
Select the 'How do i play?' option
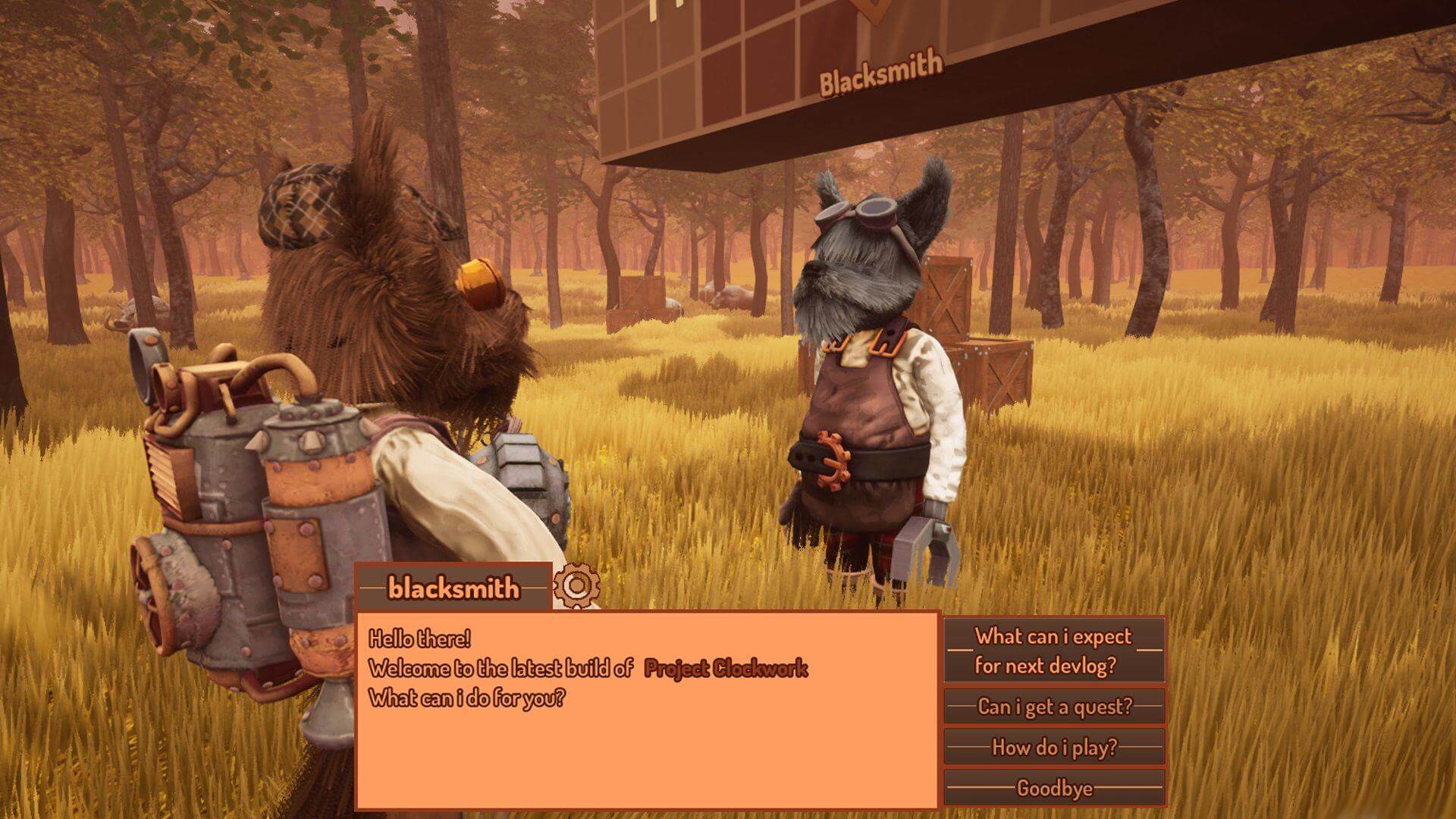coord(1054,748)
